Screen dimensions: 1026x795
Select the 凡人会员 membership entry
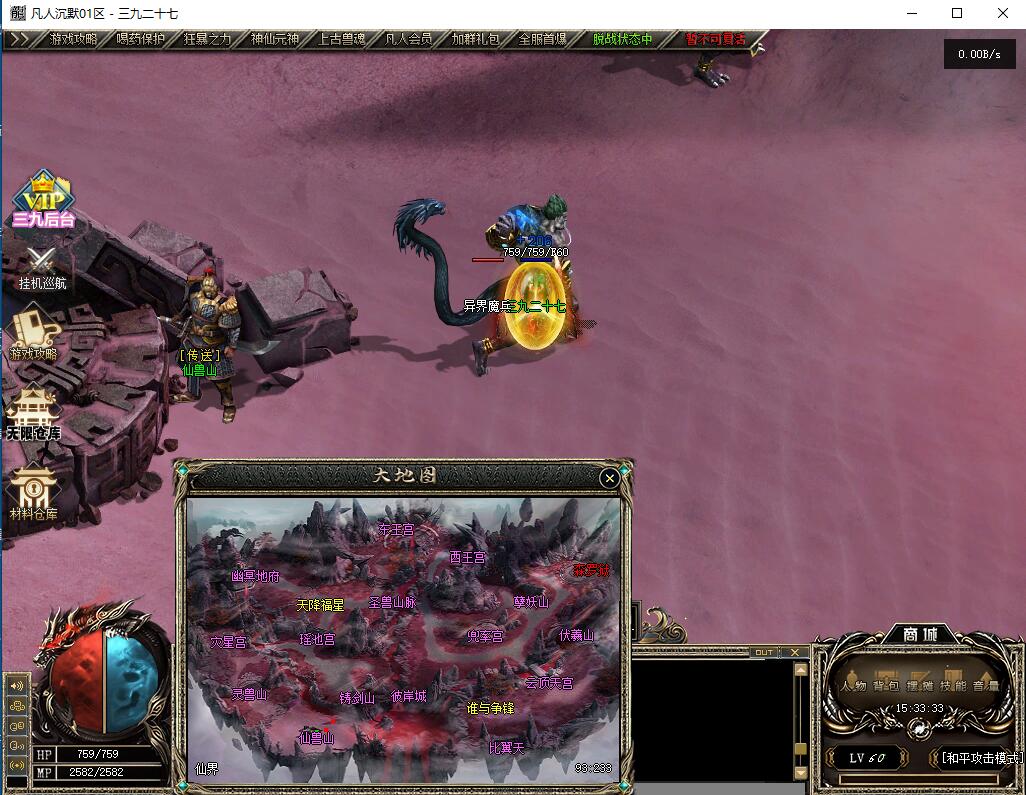pyautogui.click(x=408, y=39)
